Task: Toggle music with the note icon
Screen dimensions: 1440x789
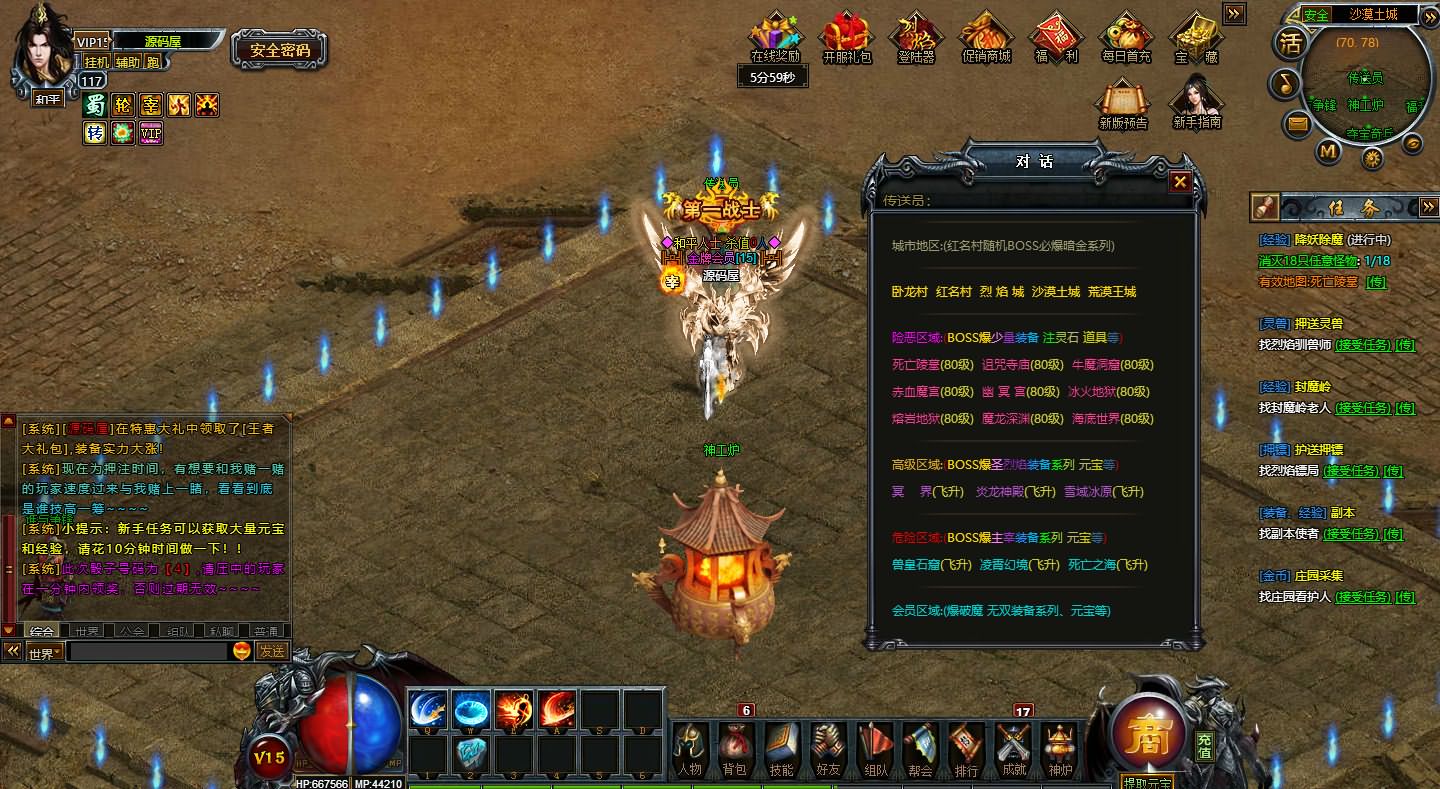Action: point(1284,84)
